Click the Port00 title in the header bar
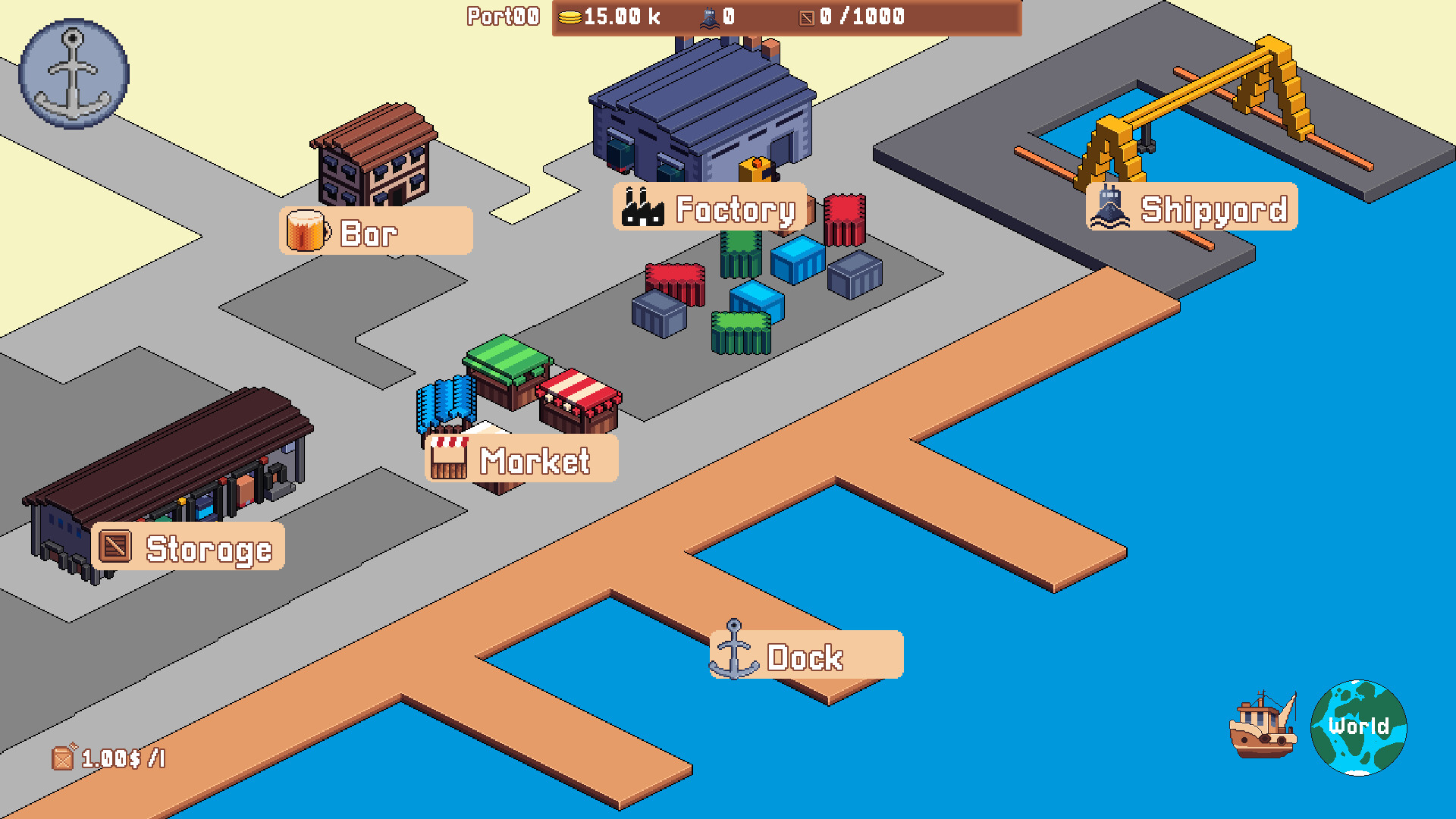 click(502, 15)
